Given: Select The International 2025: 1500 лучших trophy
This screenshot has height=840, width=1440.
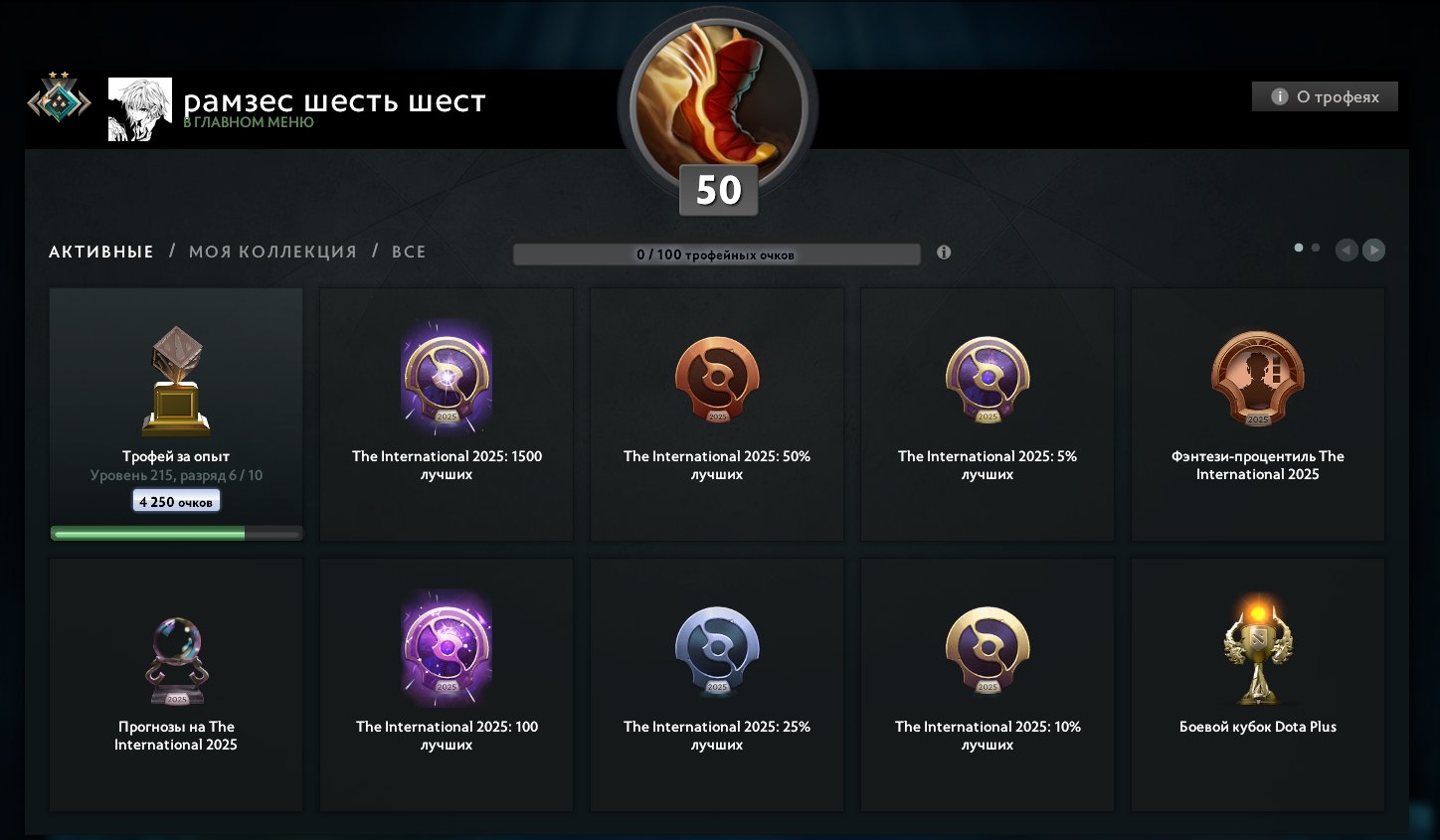Looking at the screenshot, I should 446,380.
